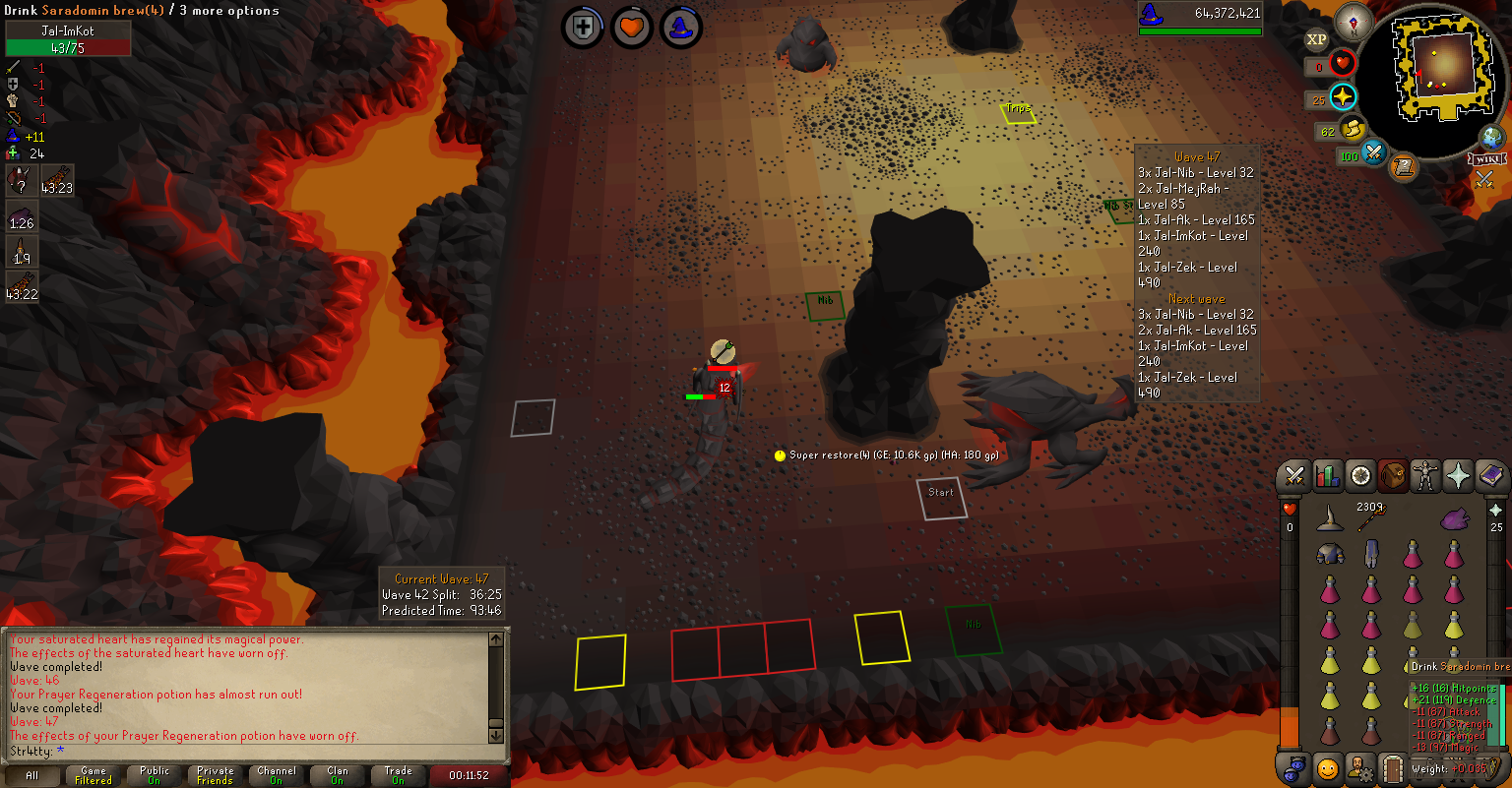
Task: Open the world map globe
Action: pos(1493,137)
